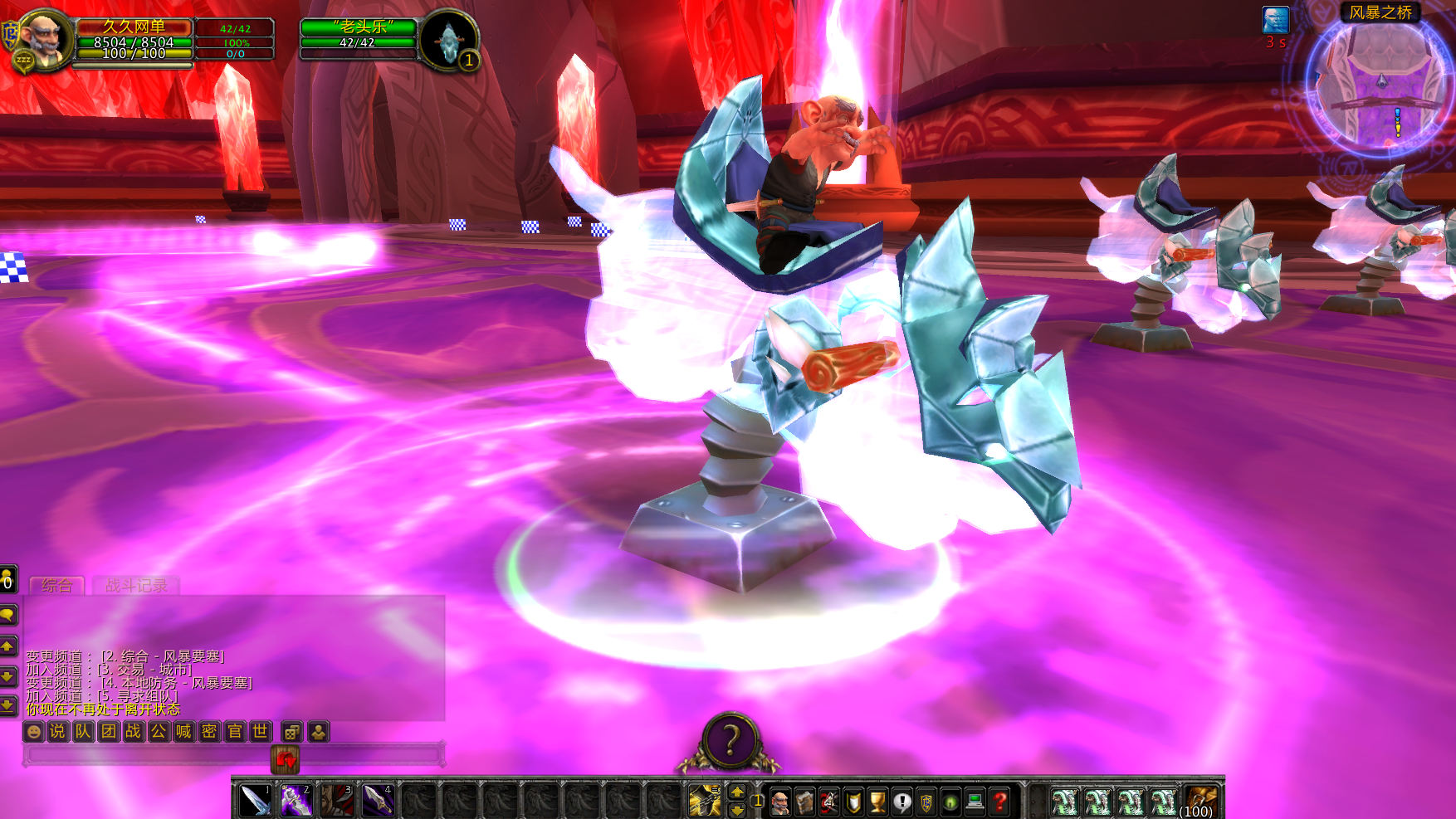Open the character info gnome face button
Image resolution: width=1456 pixels, height=819 pixels.
pyautogui.click(x=780, y=802)
